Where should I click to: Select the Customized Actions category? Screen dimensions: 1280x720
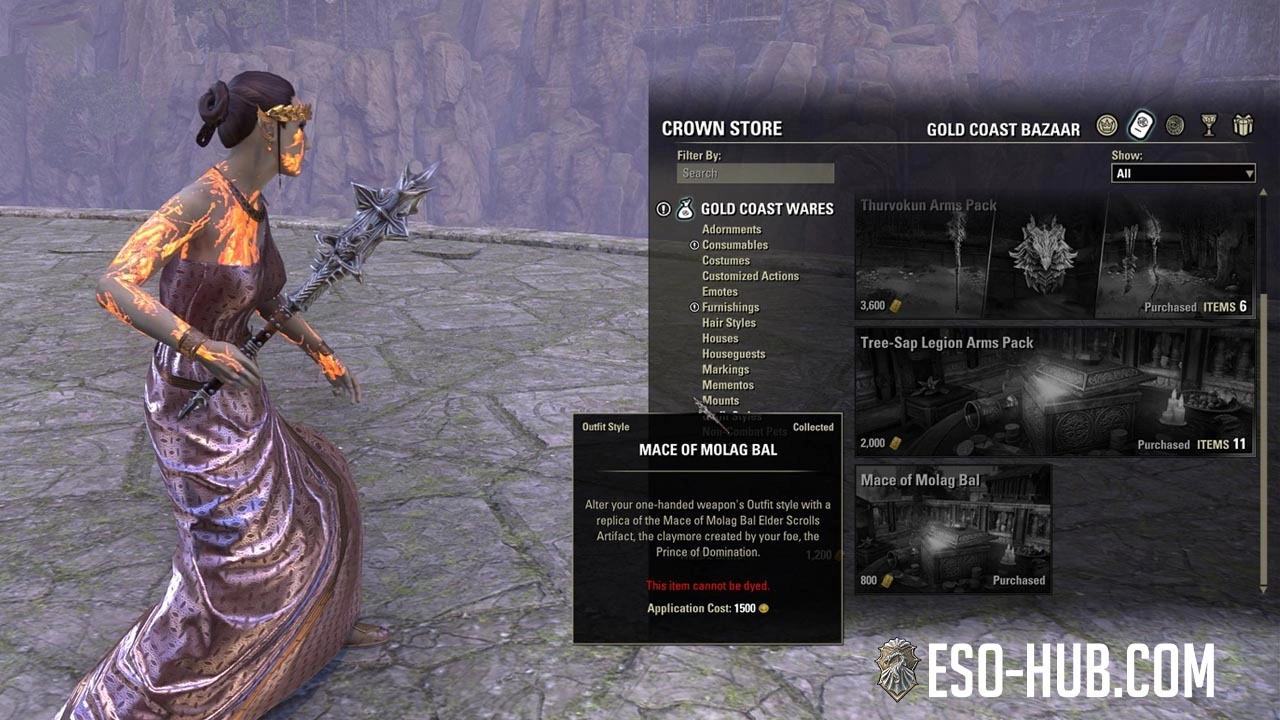click(750, 276)
